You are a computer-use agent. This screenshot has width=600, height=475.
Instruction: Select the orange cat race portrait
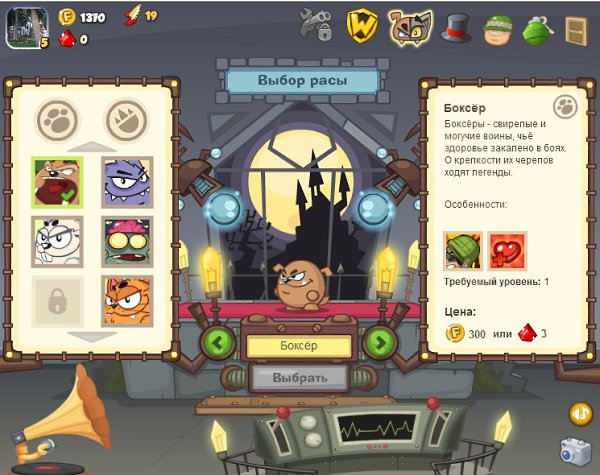point(127,300)
